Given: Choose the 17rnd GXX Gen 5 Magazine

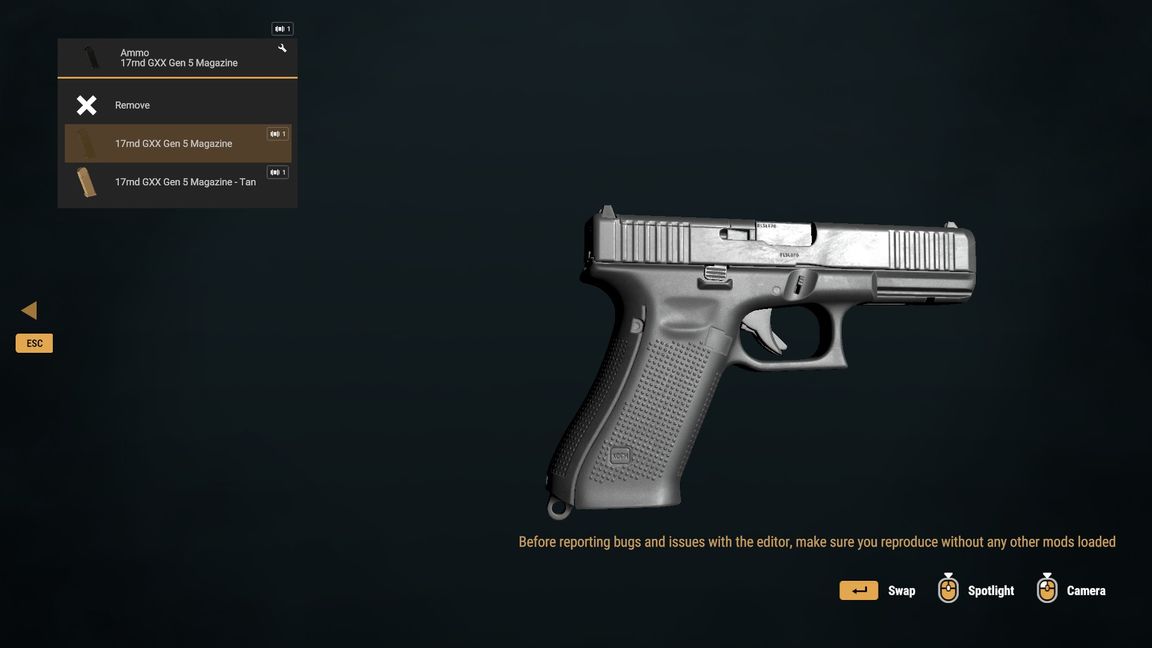Looking at the screenshot, I should (x=174, y=144).
